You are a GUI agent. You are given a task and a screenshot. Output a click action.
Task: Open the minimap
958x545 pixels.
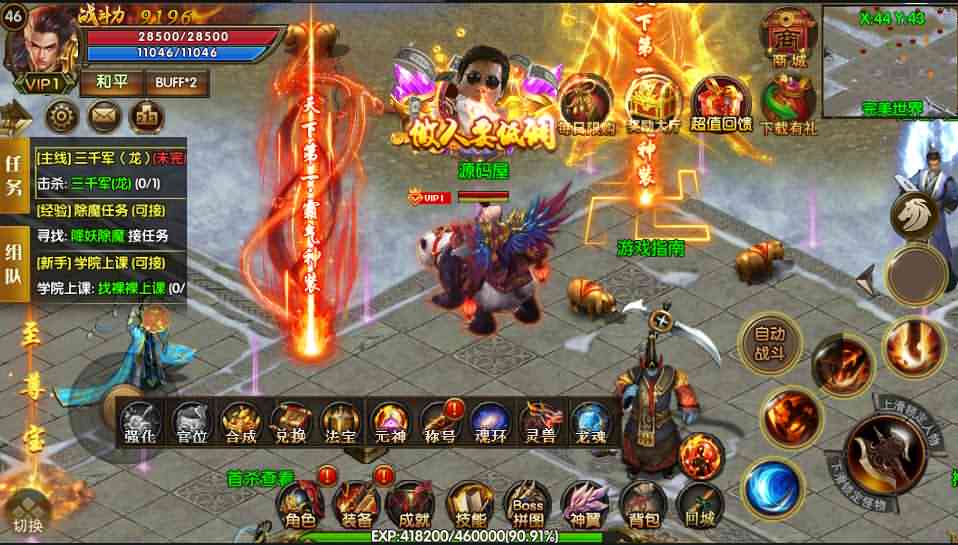tap(889, 60)
